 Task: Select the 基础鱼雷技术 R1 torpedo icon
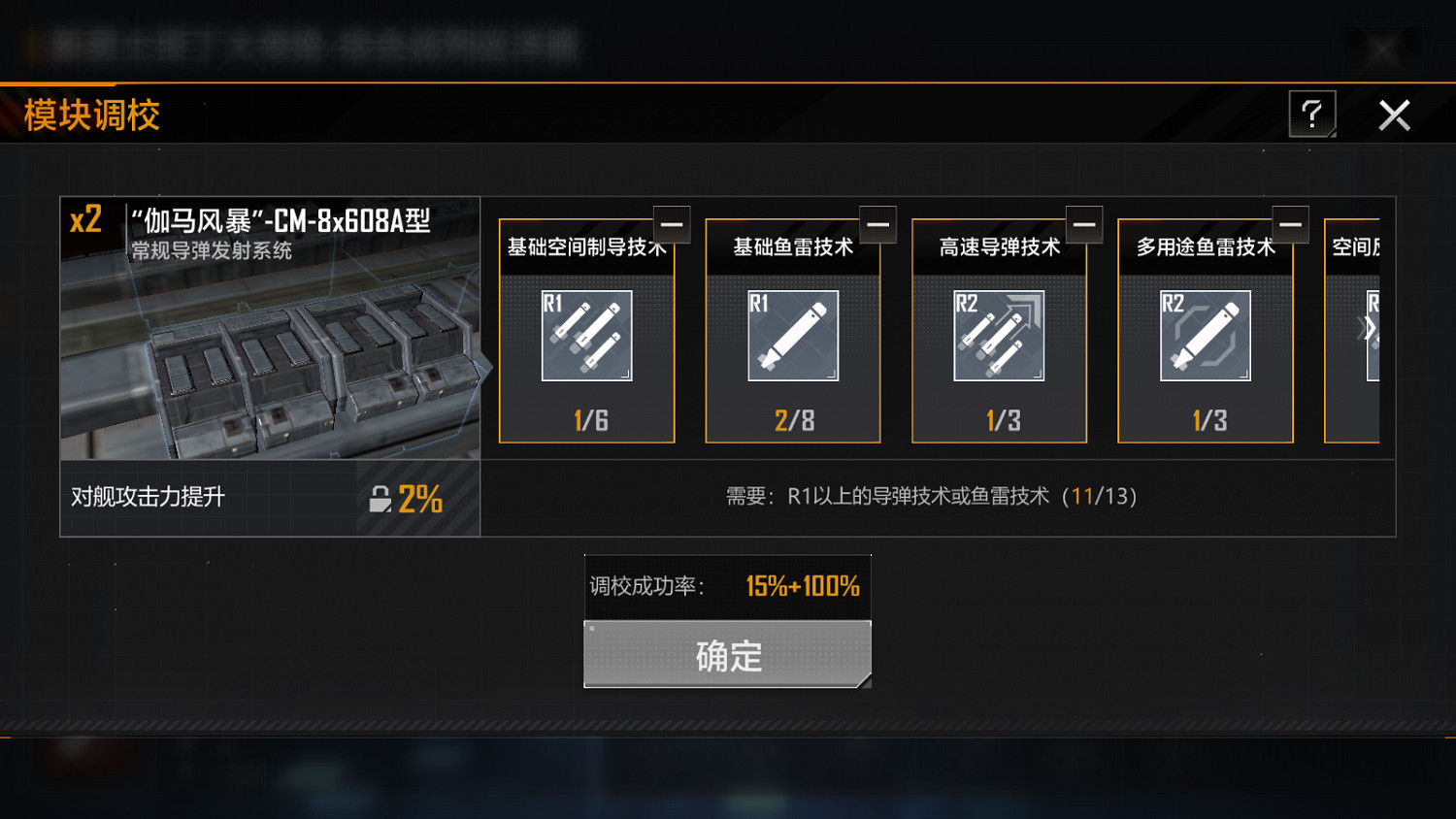click(792, 335)
